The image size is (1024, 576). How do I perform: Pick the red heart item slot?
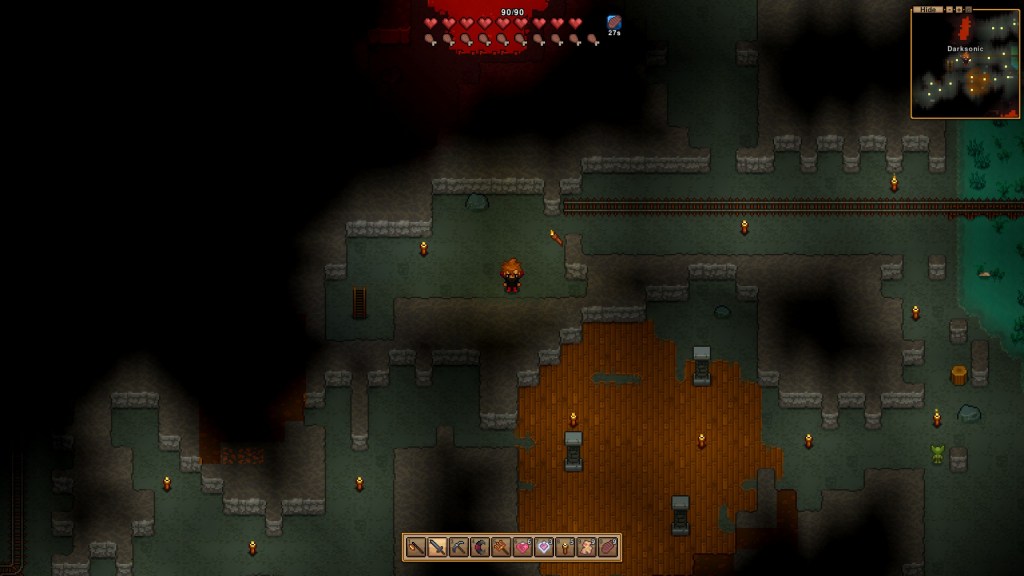(x=522, y=547)
